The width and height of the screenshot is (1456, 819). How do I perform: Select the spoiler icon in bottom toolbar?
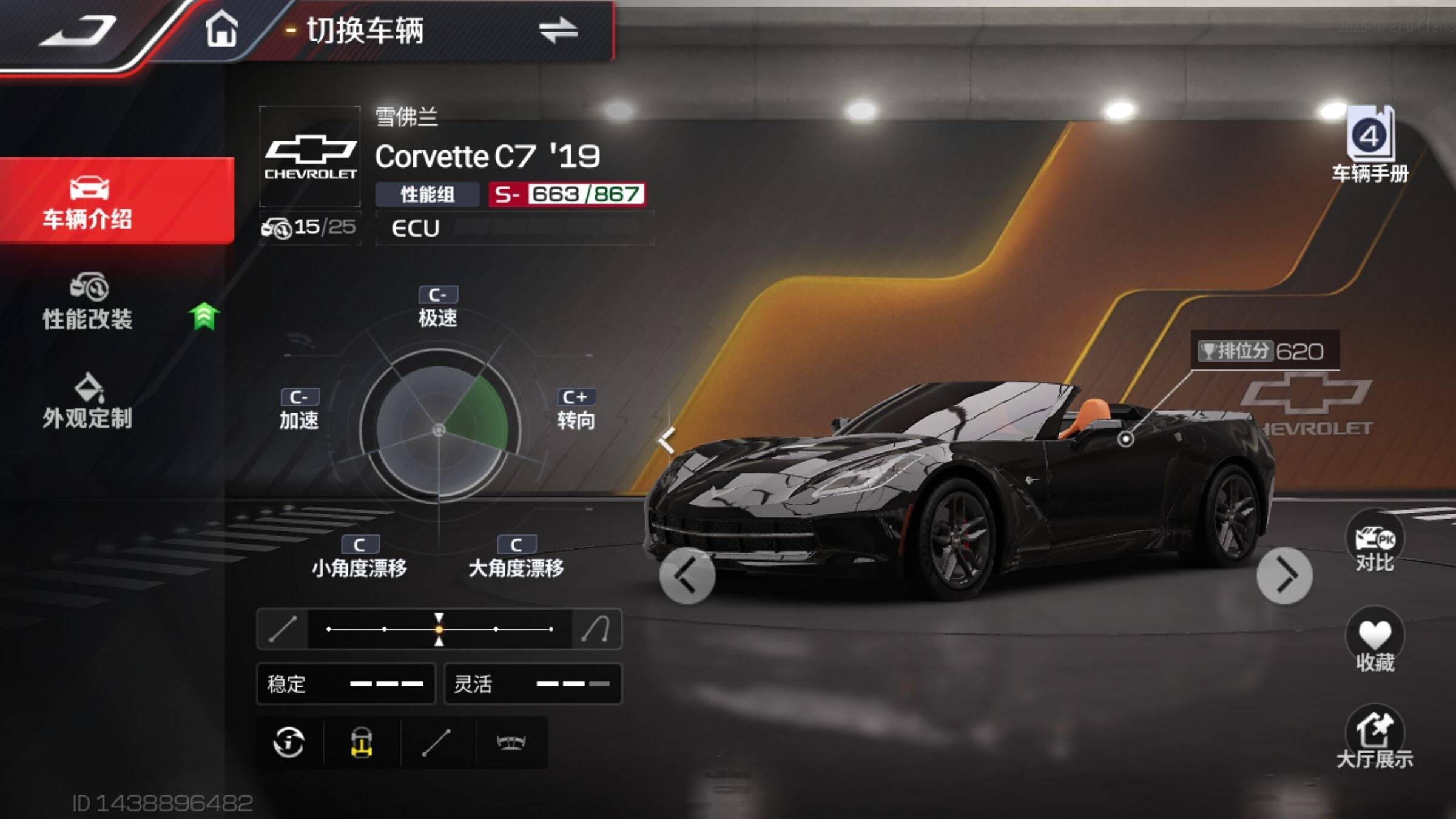(x=511, y=742)
